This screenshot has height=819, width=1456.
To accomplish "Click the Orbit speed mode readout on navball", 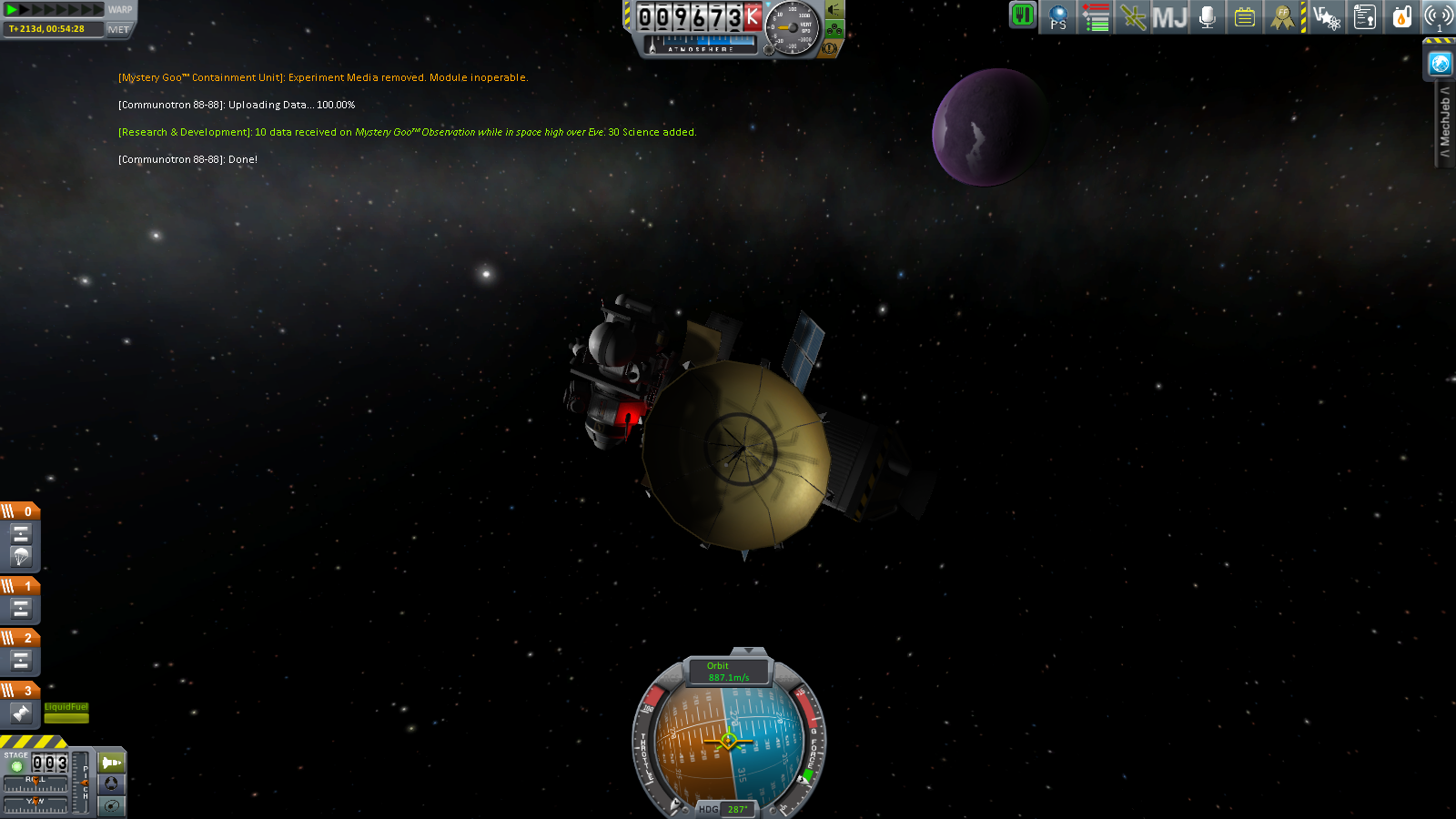I will [x=728, y=672].
